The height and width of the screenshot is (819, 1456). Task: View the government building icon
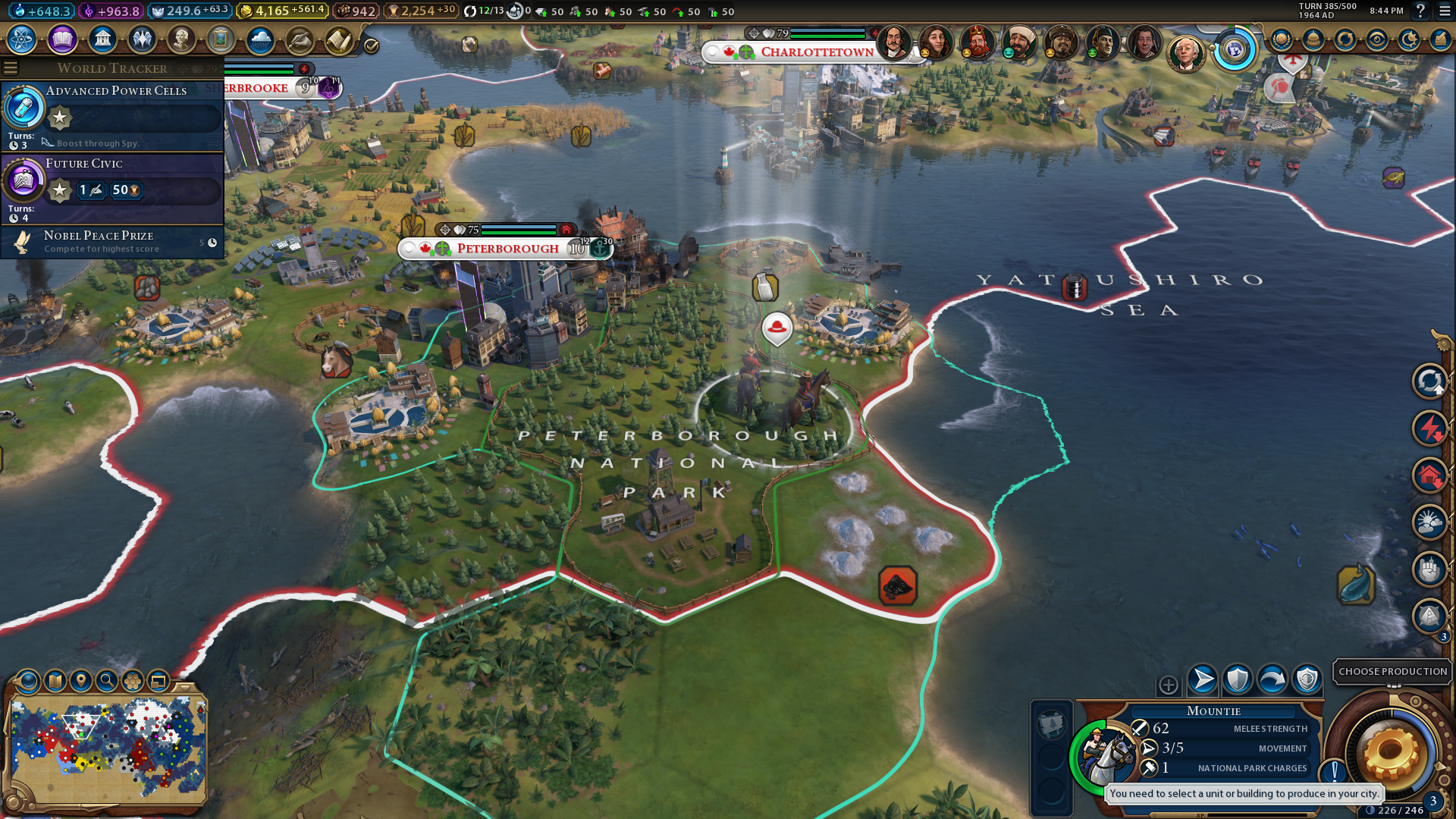pos(102,39)
